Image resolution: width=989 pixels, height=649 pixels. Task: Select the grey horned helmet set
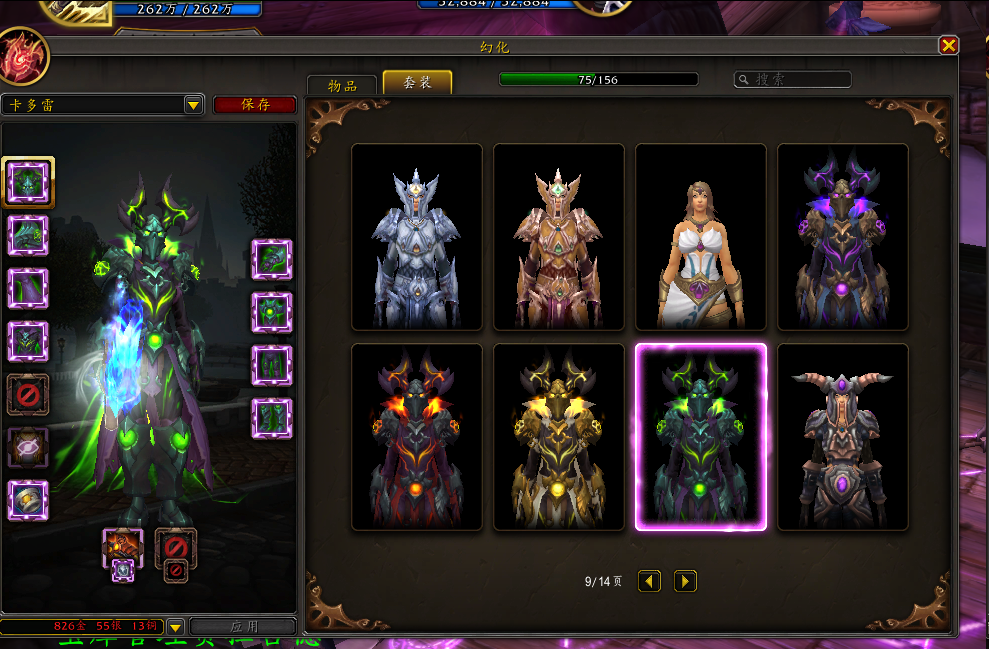click(x=843, y=437)
